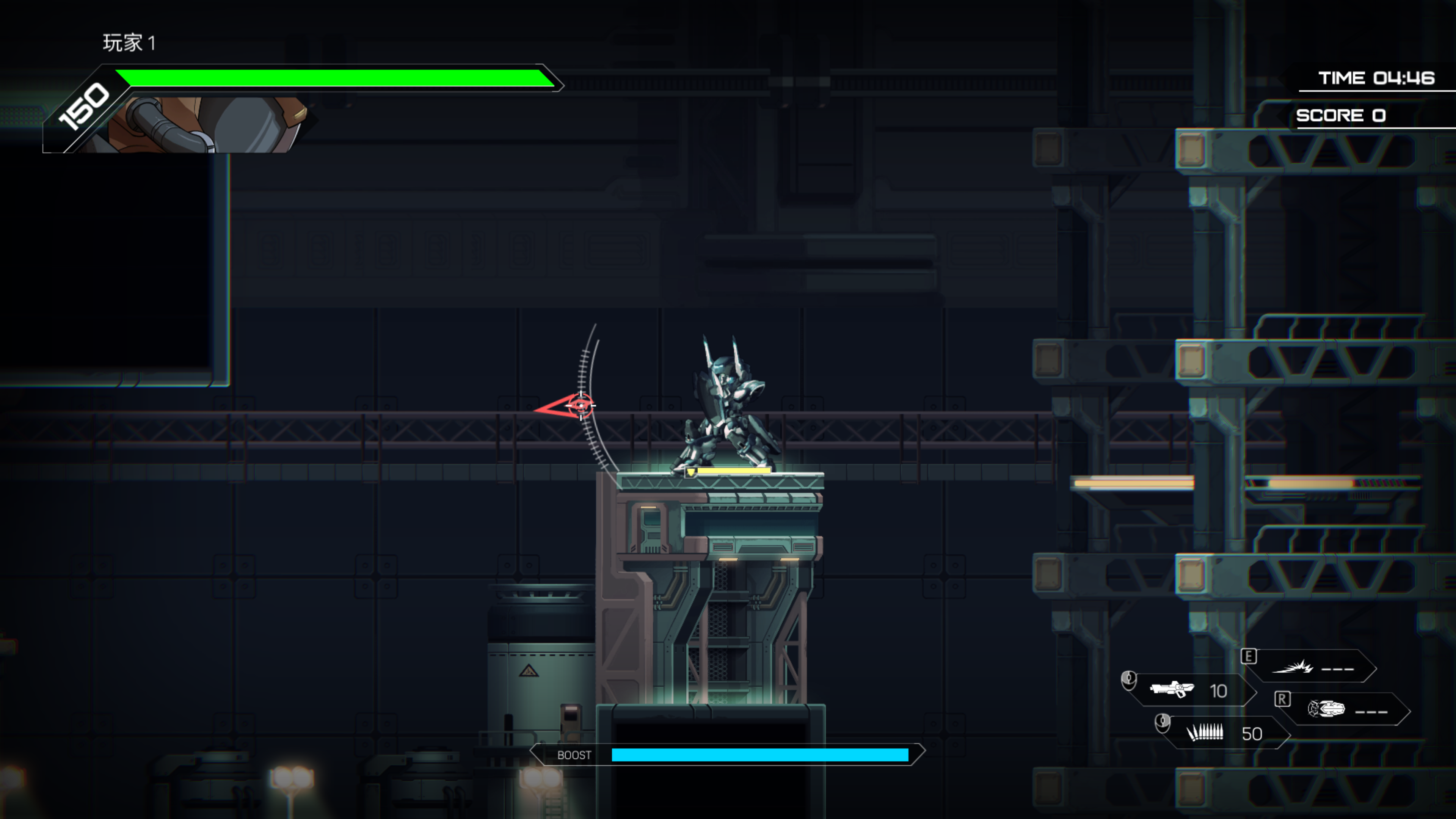The height and width of the screenshot is (819, 1456).
Task: Activate the slash burst melee ability
Action: (x=1293, y=667)
